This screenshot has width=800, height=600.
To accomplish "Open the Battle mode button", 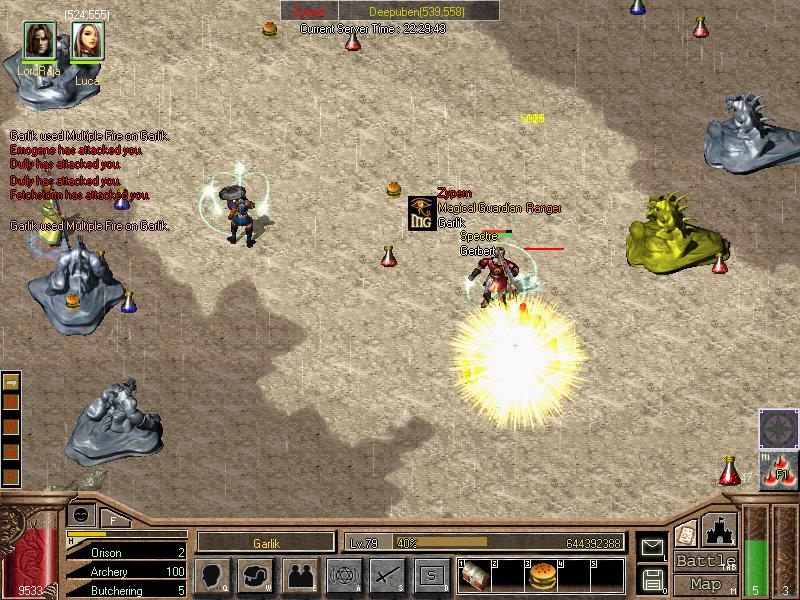I will [x=706, y=561].
